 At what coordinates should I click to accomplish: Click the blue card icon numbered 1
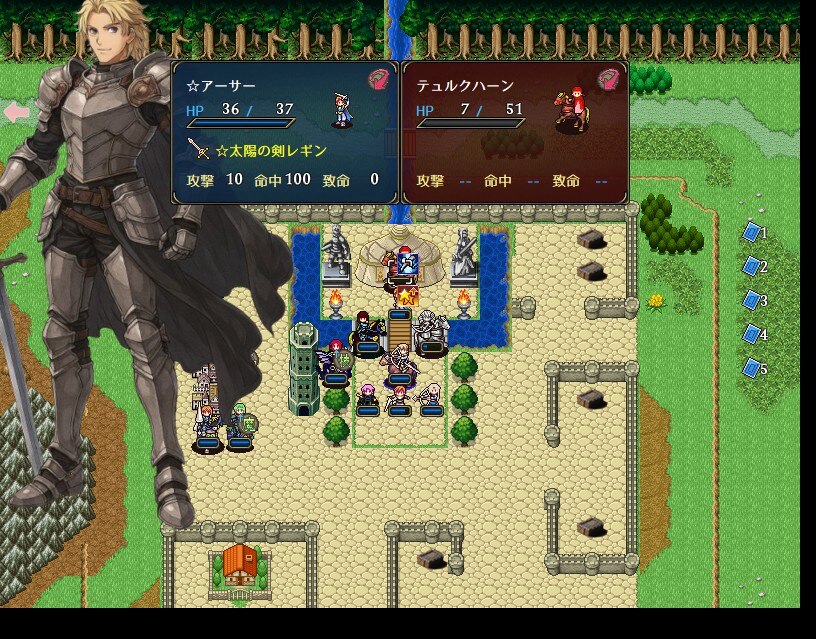tap(751, 232)
